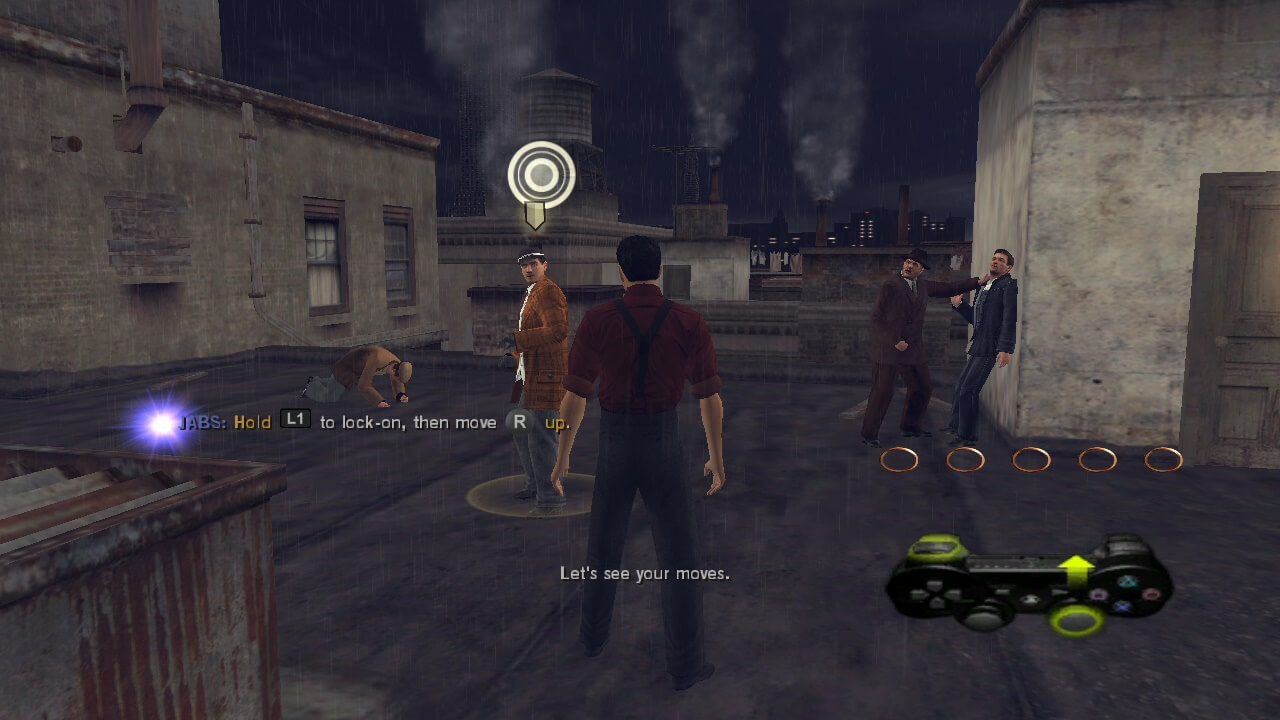Select the lock-on target reticle above the opponent
The width and height of the screenshot is (1280, 720).
point(541,176)
